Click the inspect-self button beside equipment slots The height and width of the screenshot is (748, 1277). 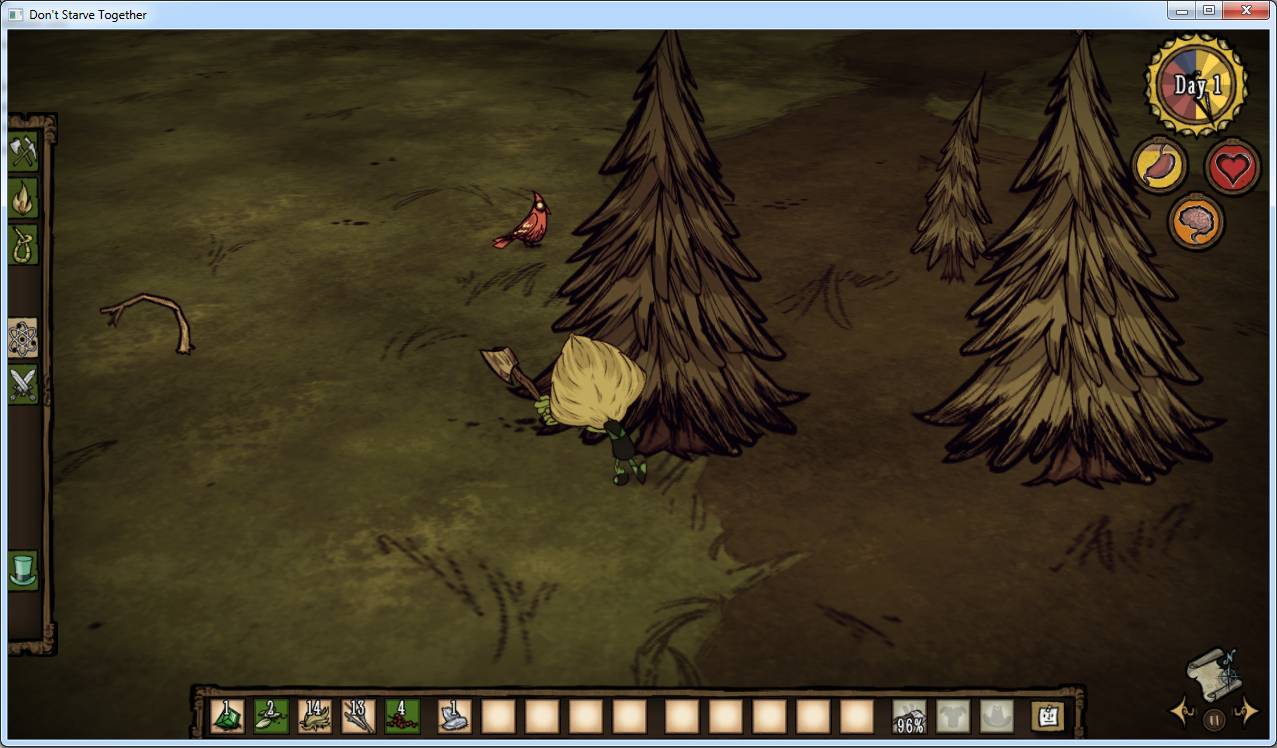click(1047, 716)
